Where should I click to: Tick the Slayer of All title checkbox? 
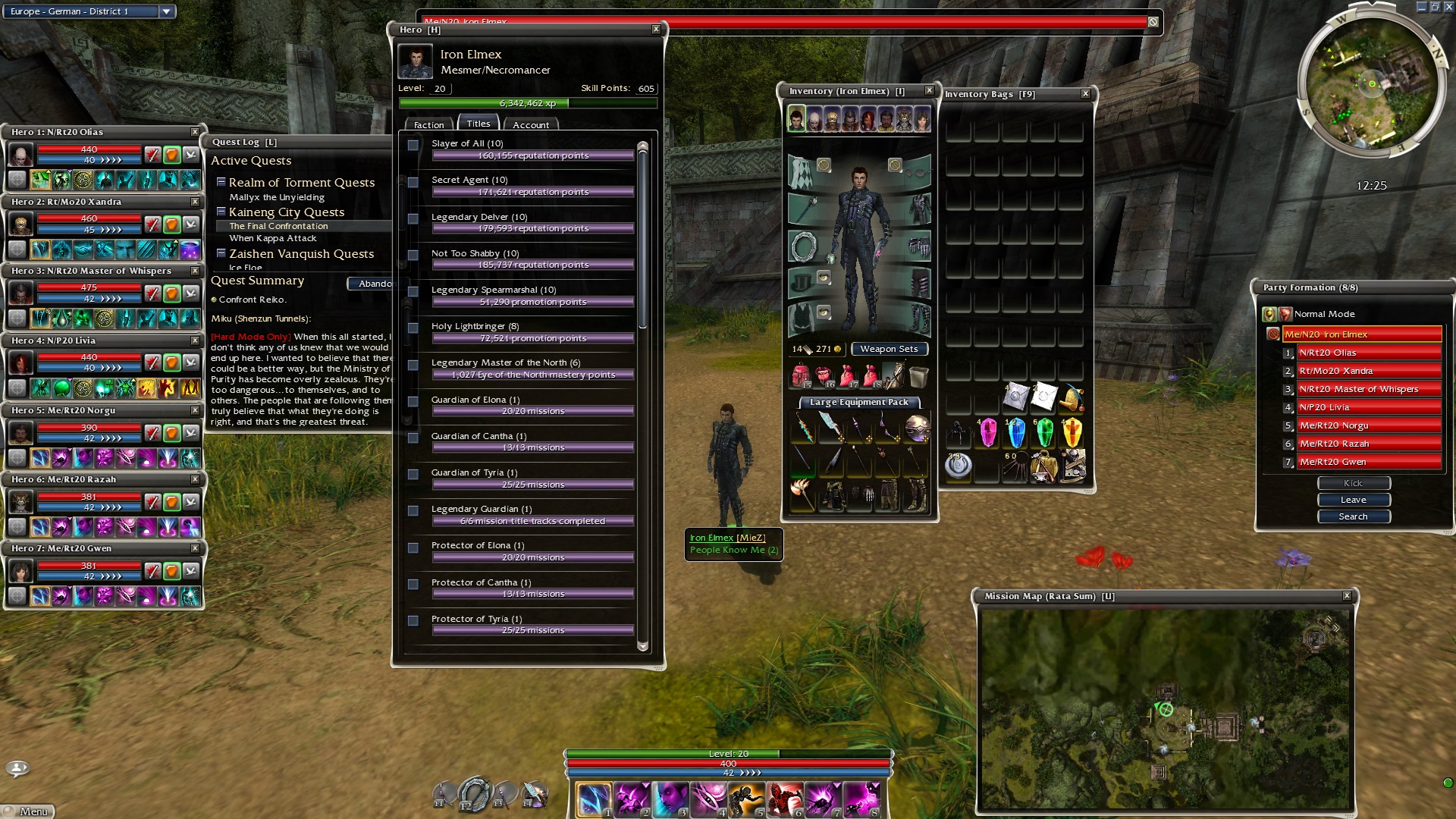click(413, 145)
